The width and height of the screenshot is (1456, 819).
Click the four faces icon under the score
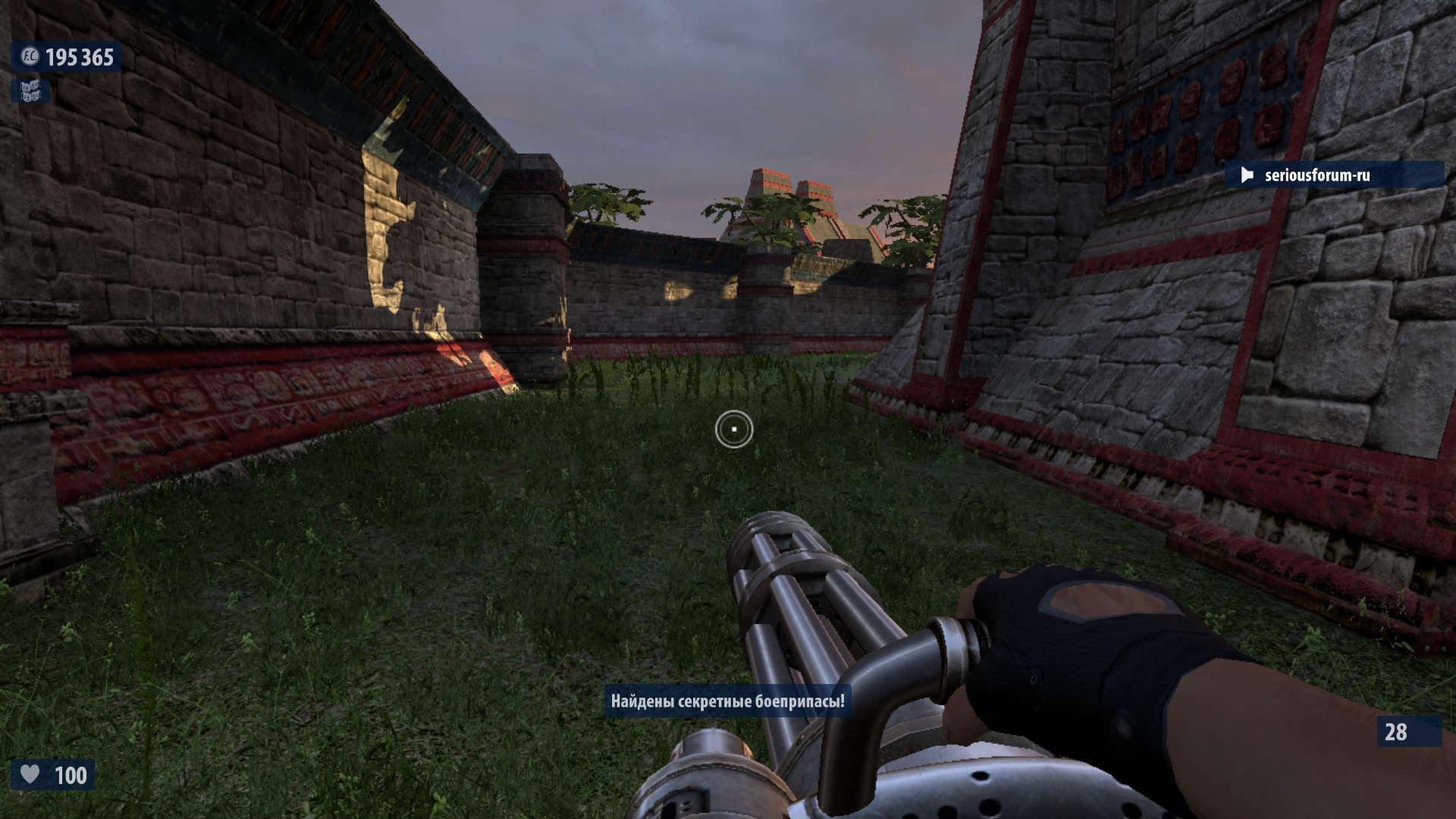pyautogui.click(x=30, y=92)
